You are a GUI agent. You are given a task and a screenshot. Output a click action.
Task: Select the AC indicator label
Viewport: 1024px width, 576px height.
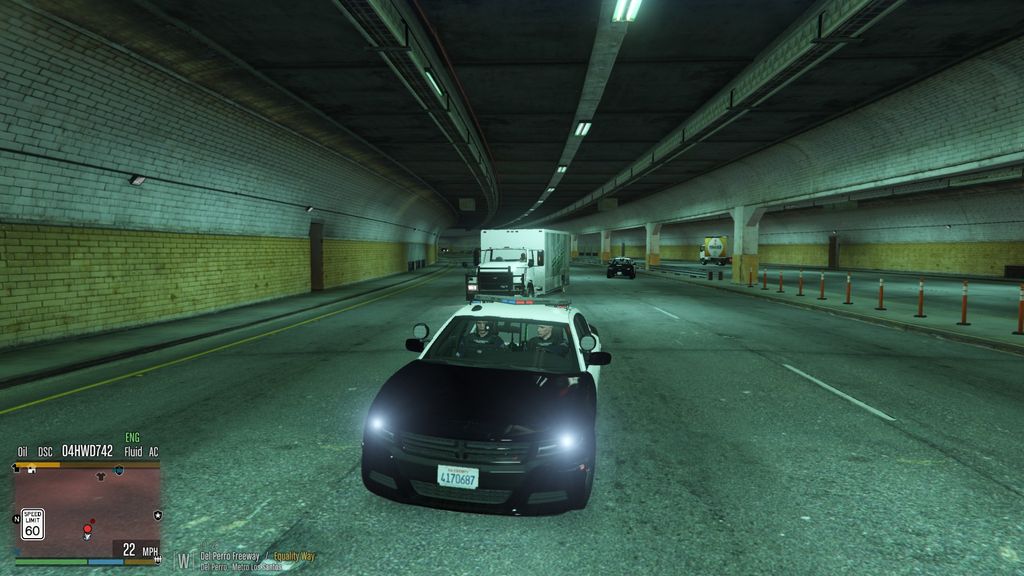pos(153,452)
